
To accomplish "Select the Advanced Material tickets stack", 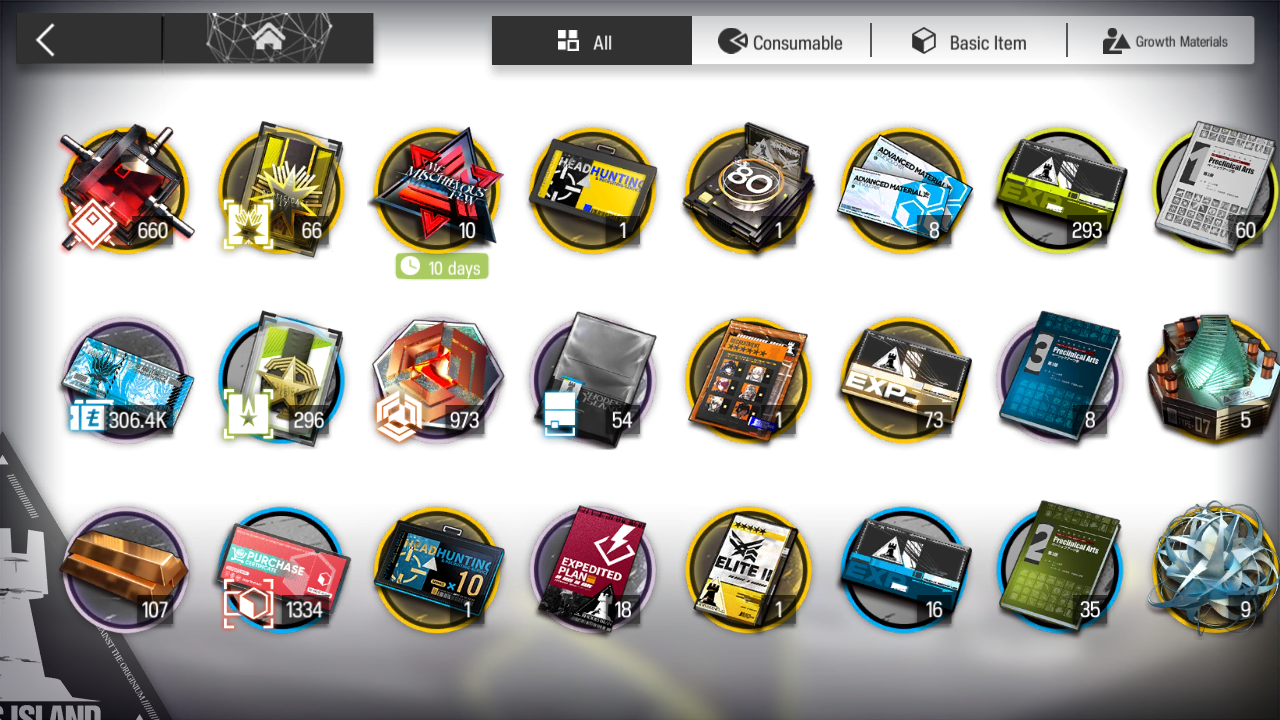I will click(904, 190).
